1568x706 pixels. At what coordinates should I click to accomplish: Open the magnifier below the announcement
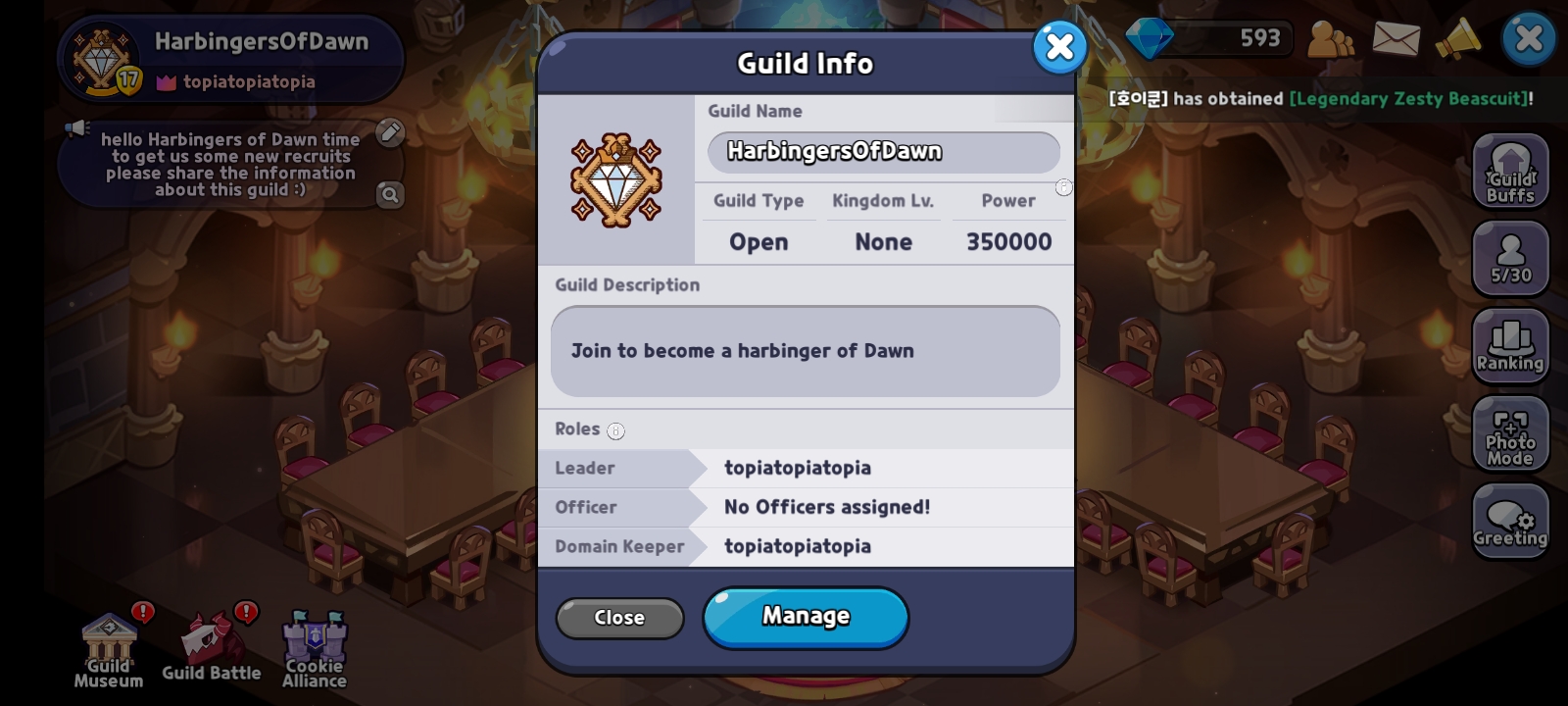[390, 195]
